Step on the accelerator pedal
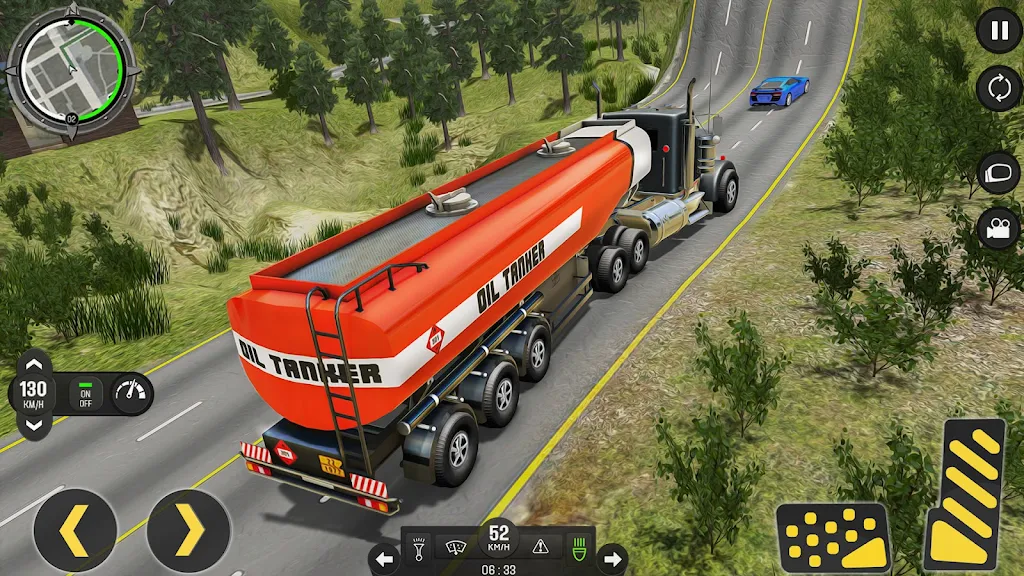This screenshot has width=1024, height=576. [x=963, y=494]
